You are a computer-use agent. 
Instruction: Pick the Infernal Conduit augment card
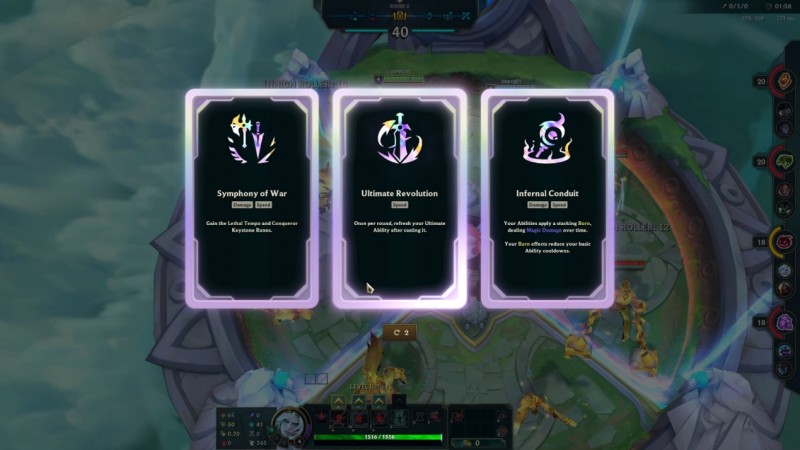pyautogui.click(x=547, y=197)
